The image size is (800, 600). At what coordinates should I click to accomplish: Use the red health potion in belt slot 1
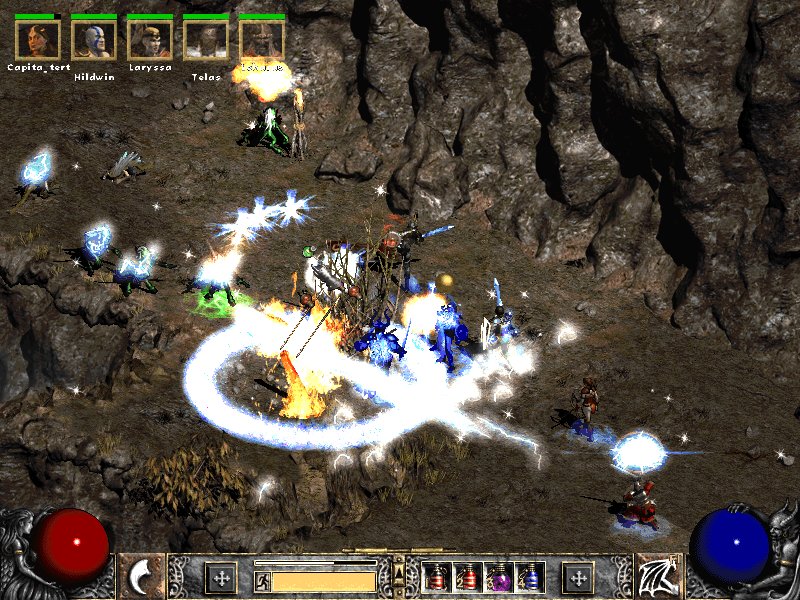(x=437, y=577)
